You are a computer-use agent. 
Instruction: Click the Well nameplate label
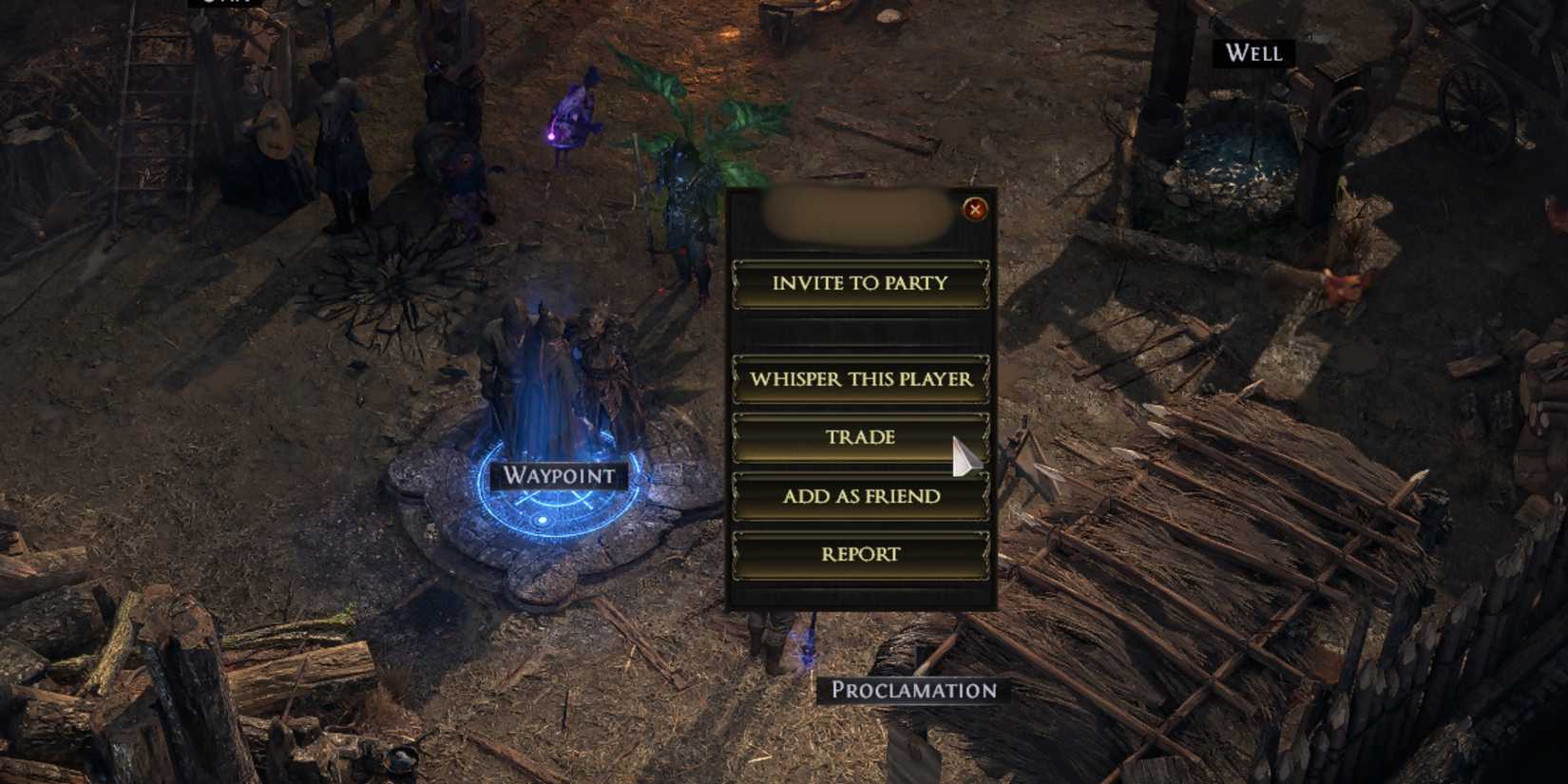tap(1252, 54)
